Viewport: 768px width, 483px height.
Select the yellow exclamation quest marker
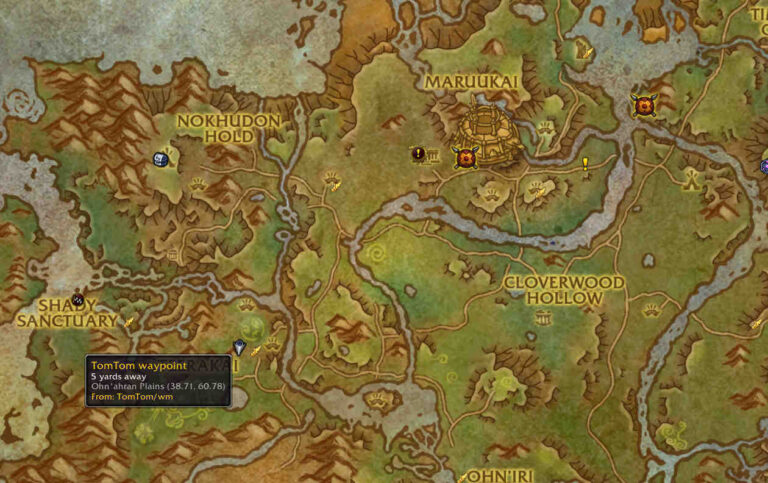point(585,163)
